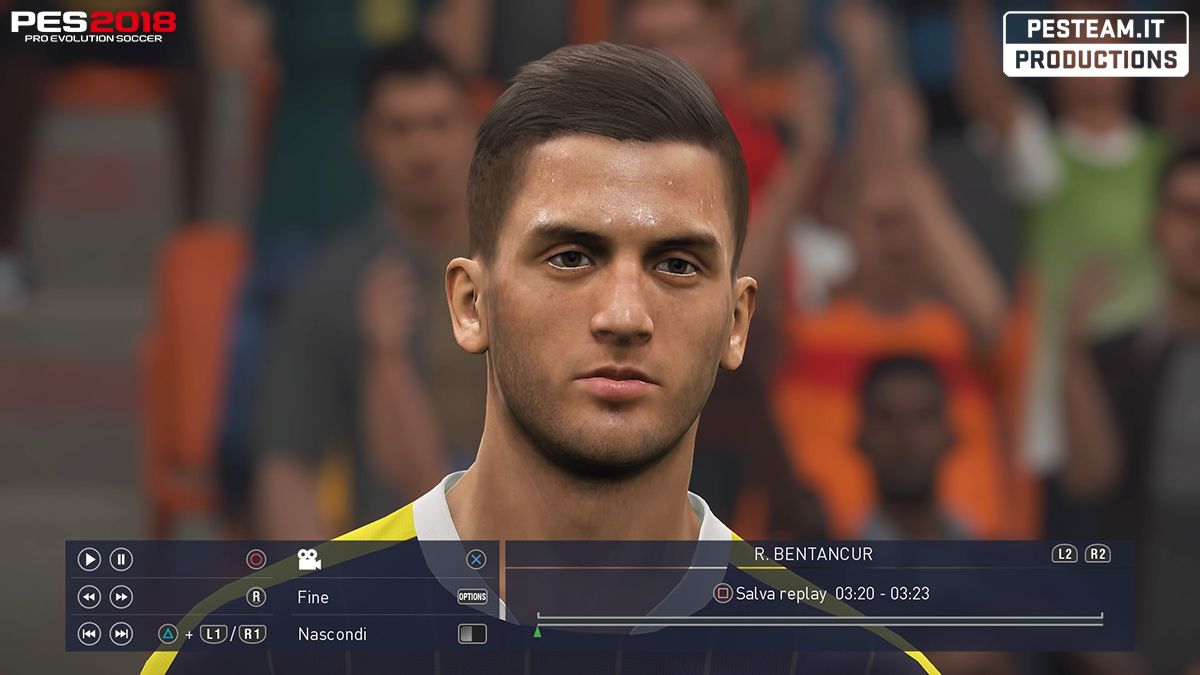Click the replay timeline bar
1200x675 pixels.
tap(820, 621)
